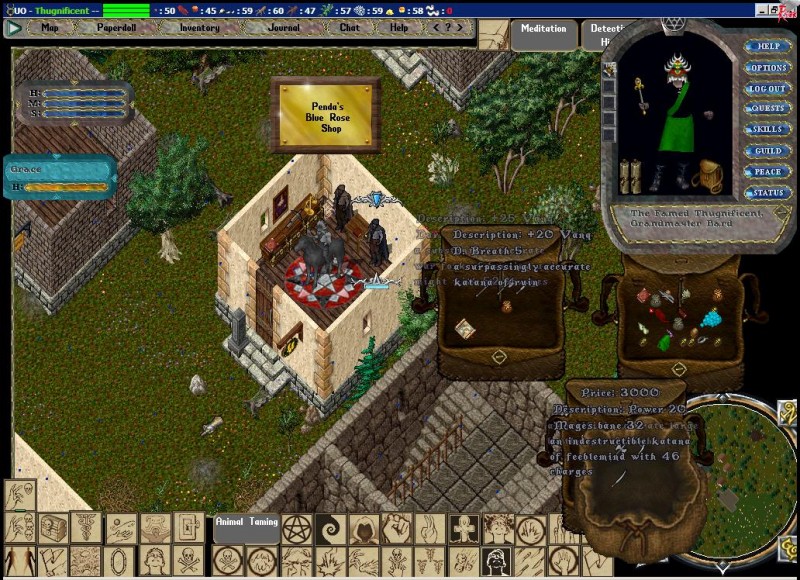This screenshot has height=580, width=800.
Task: Open the Map from the top menu bar
Action: click(x=49, y=28)
